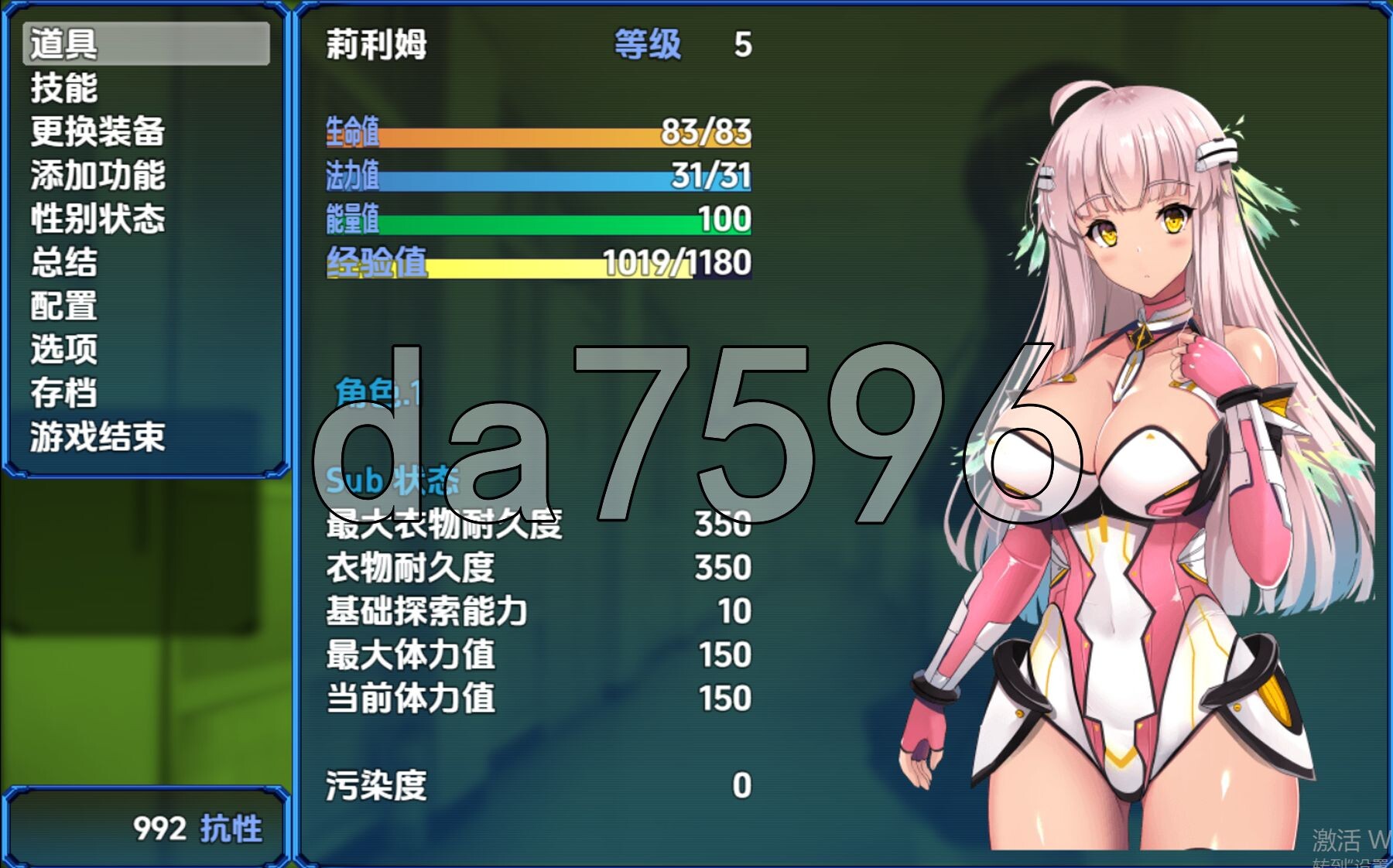Click the orange 生命值 HP bar
Screen dimensions: 1393x868
pyautogui.click(x=542, y=136)
